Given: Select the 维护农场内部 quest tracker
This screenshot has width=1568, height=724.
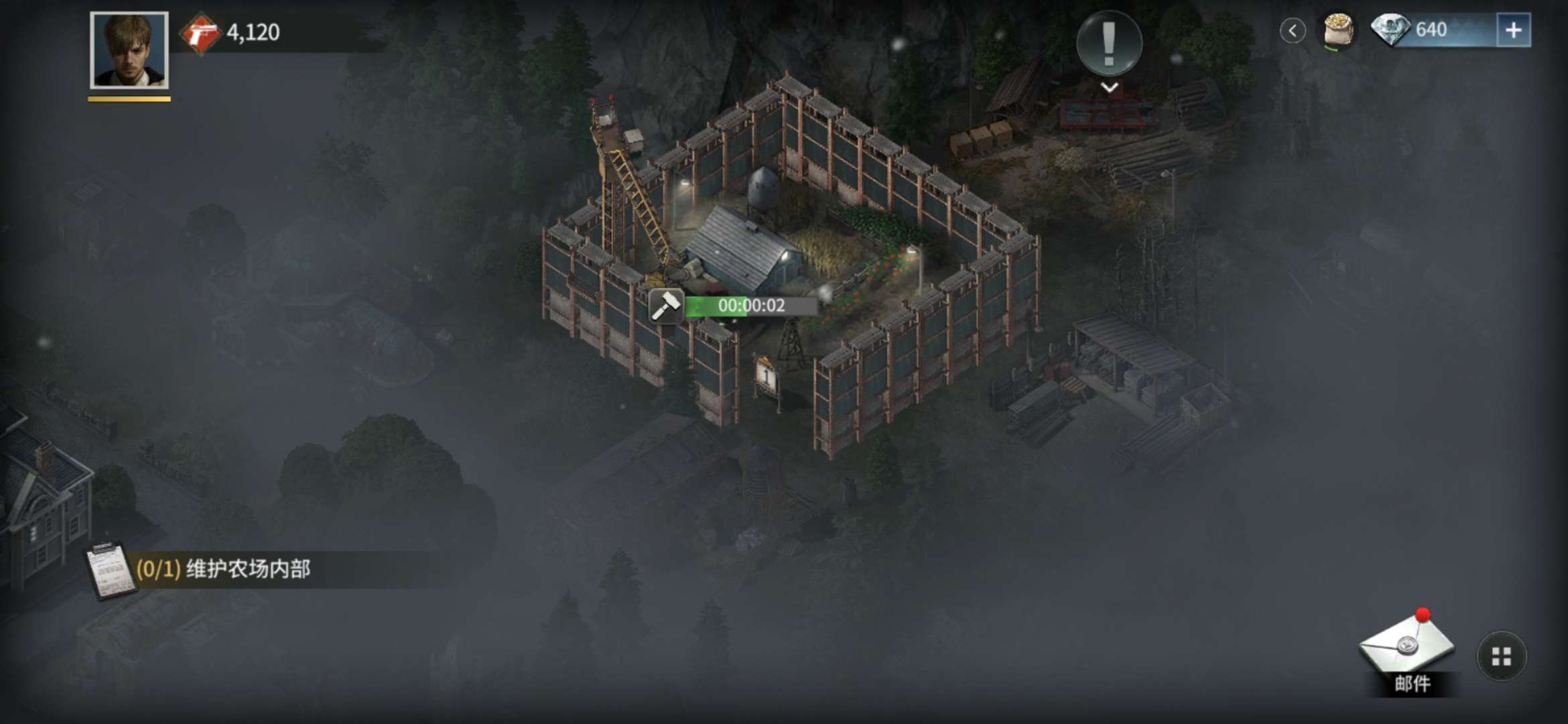Looking at the screenshot, I should tap(224, 570).
